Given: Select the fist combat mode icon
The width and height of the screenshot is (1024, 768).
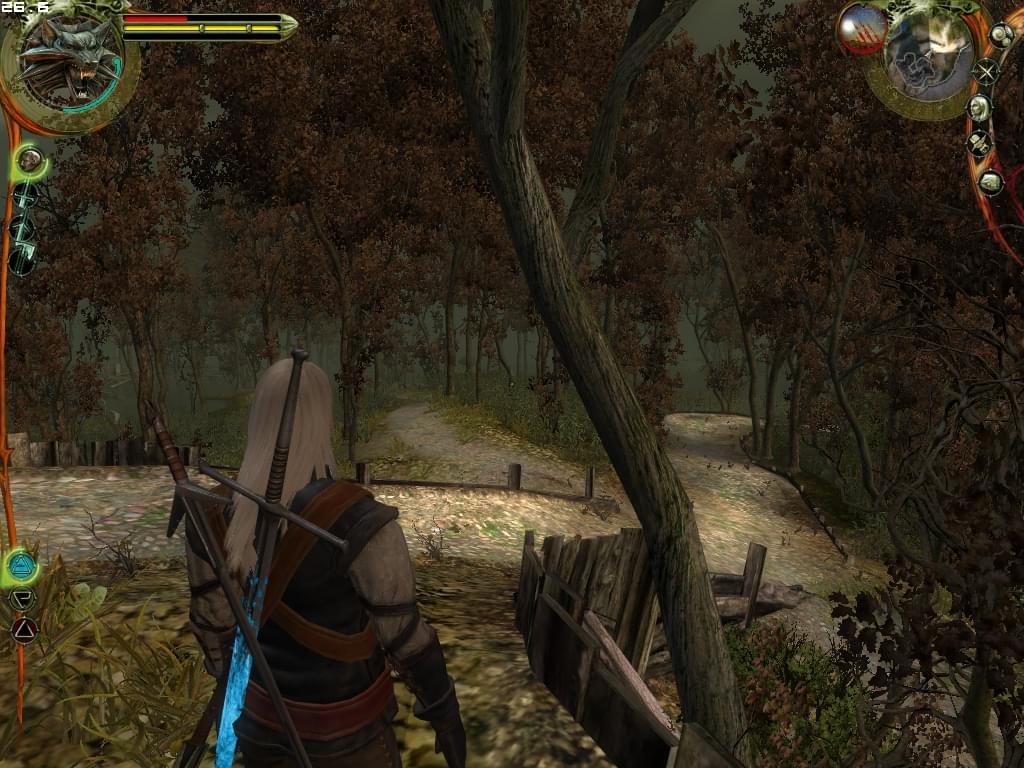Looking at the screenshot, I should pos(30,160).
